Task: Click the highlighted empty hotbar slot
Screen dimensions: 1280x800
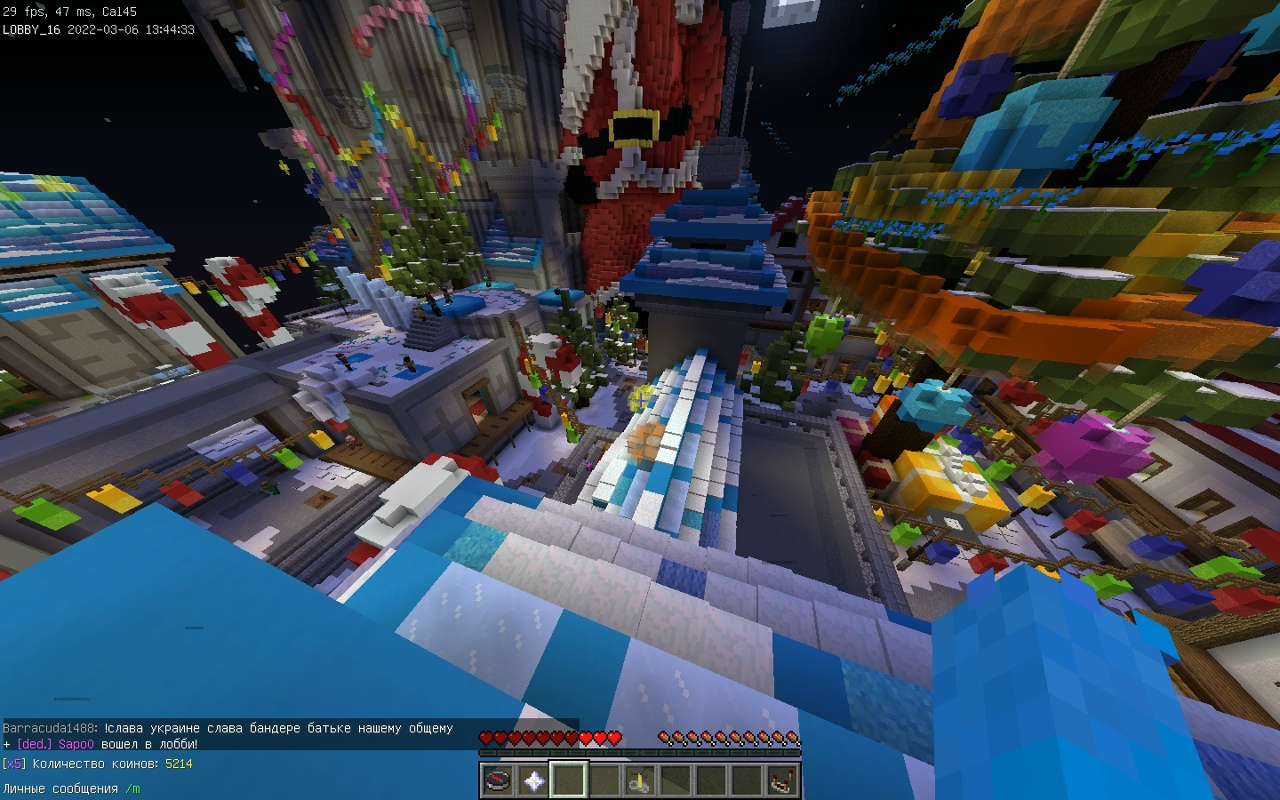Action: 570,780
